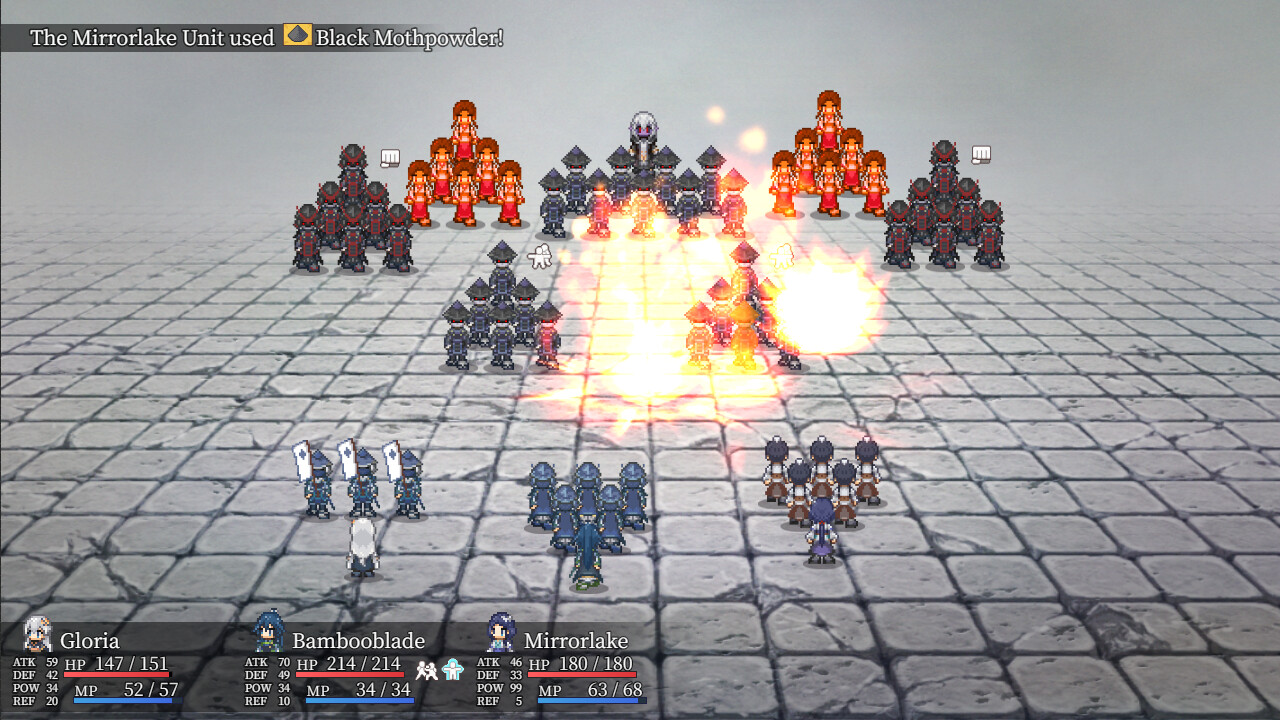The height and width of the screenshot is (720, 1280).
Task: Click the white status bubble over the middle spearman squad
Action: coord(537,255)
